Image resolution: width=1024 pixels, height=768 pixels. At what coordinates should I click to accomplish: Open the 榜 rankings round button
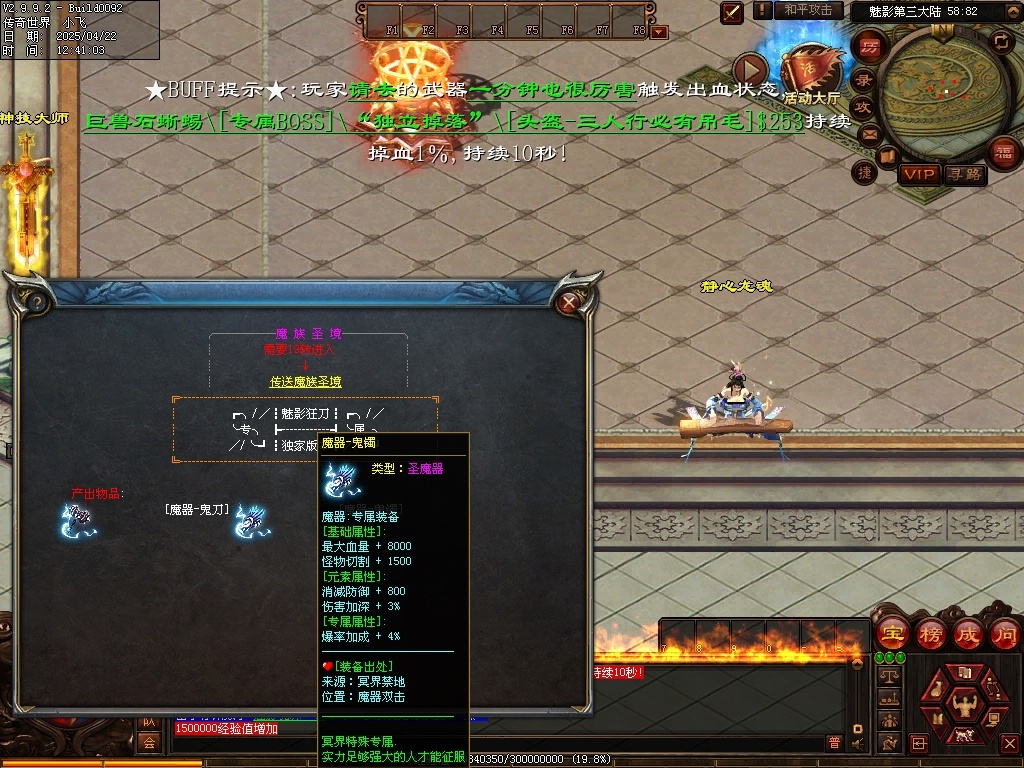click(x=930, y=634)
